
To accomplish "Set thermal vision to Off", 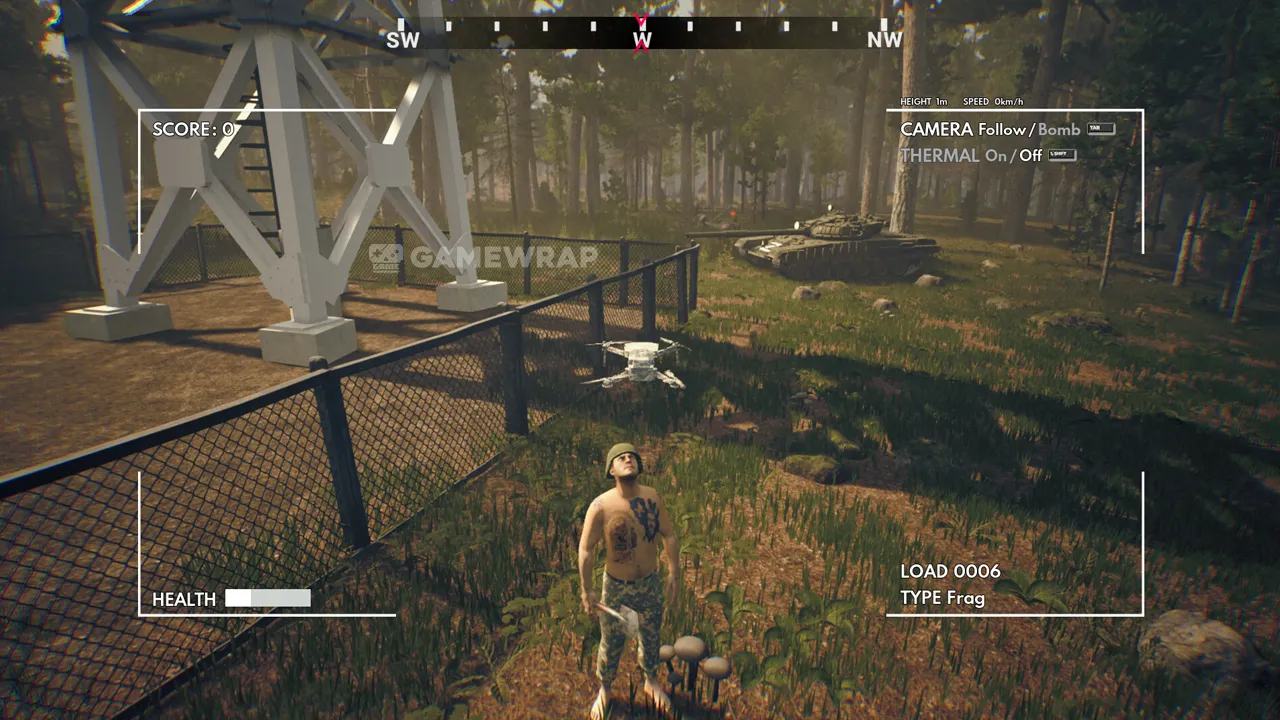I will [1030, 156].
